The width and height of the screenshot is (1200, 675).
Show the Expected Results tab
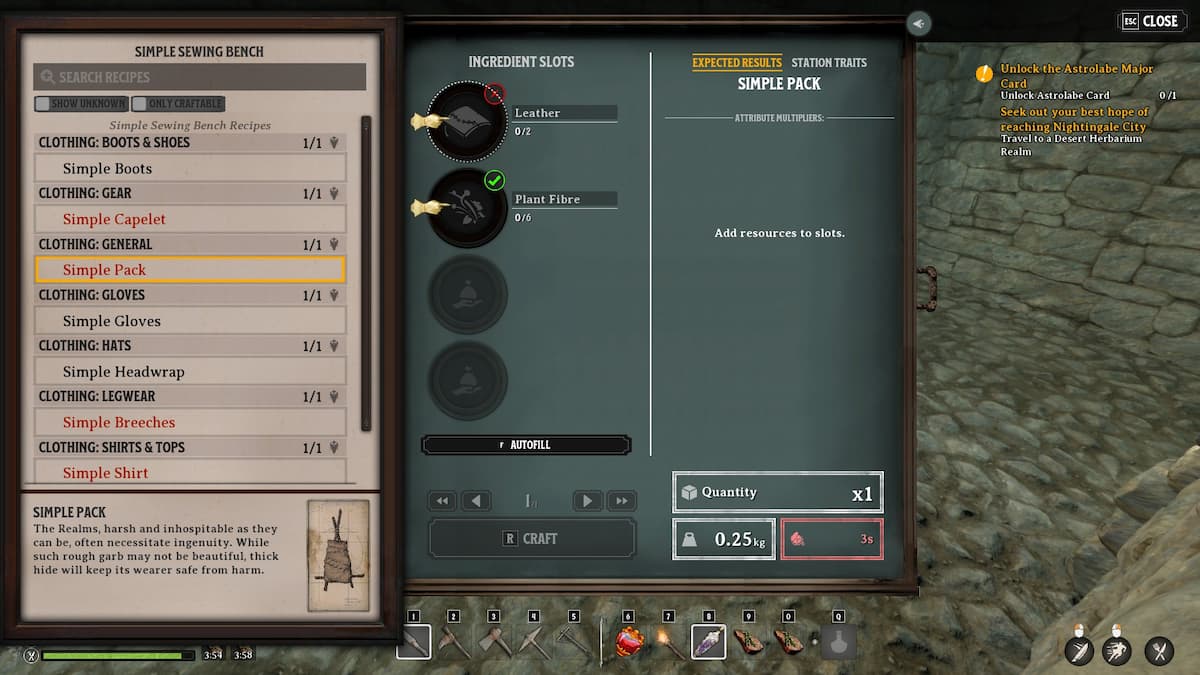pyautogui.click(x=737, y=62)
